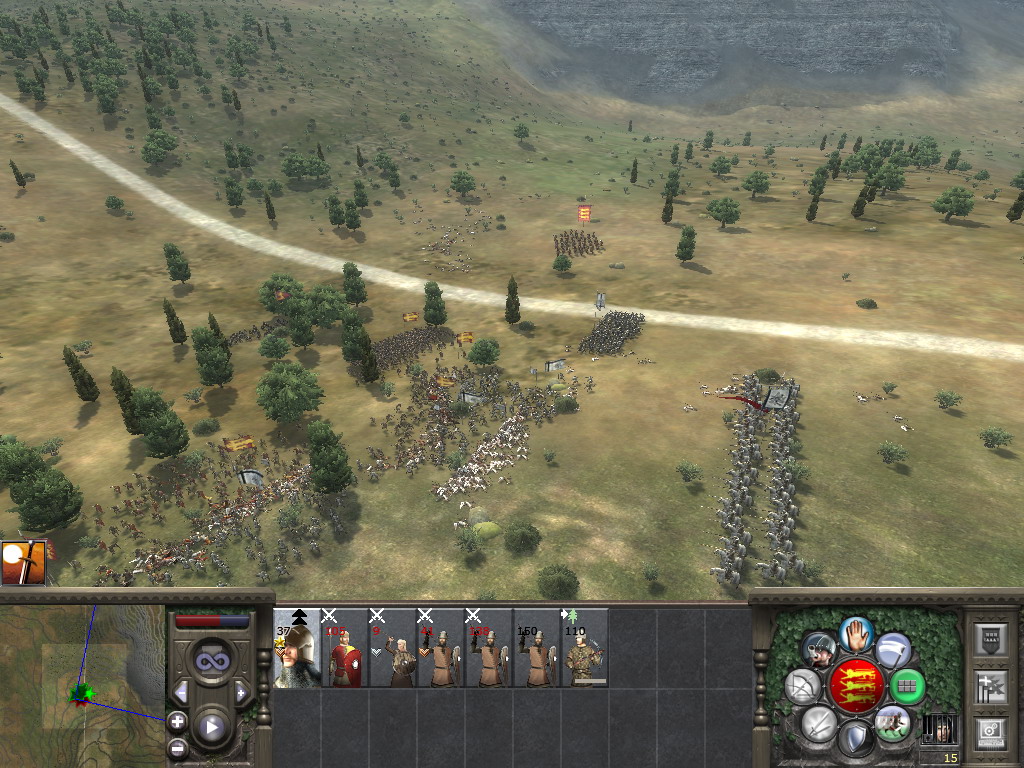This screenshot has width=1024, height=768.
Task: Activate the horn-blowing rally button
Action: [819, 651]
